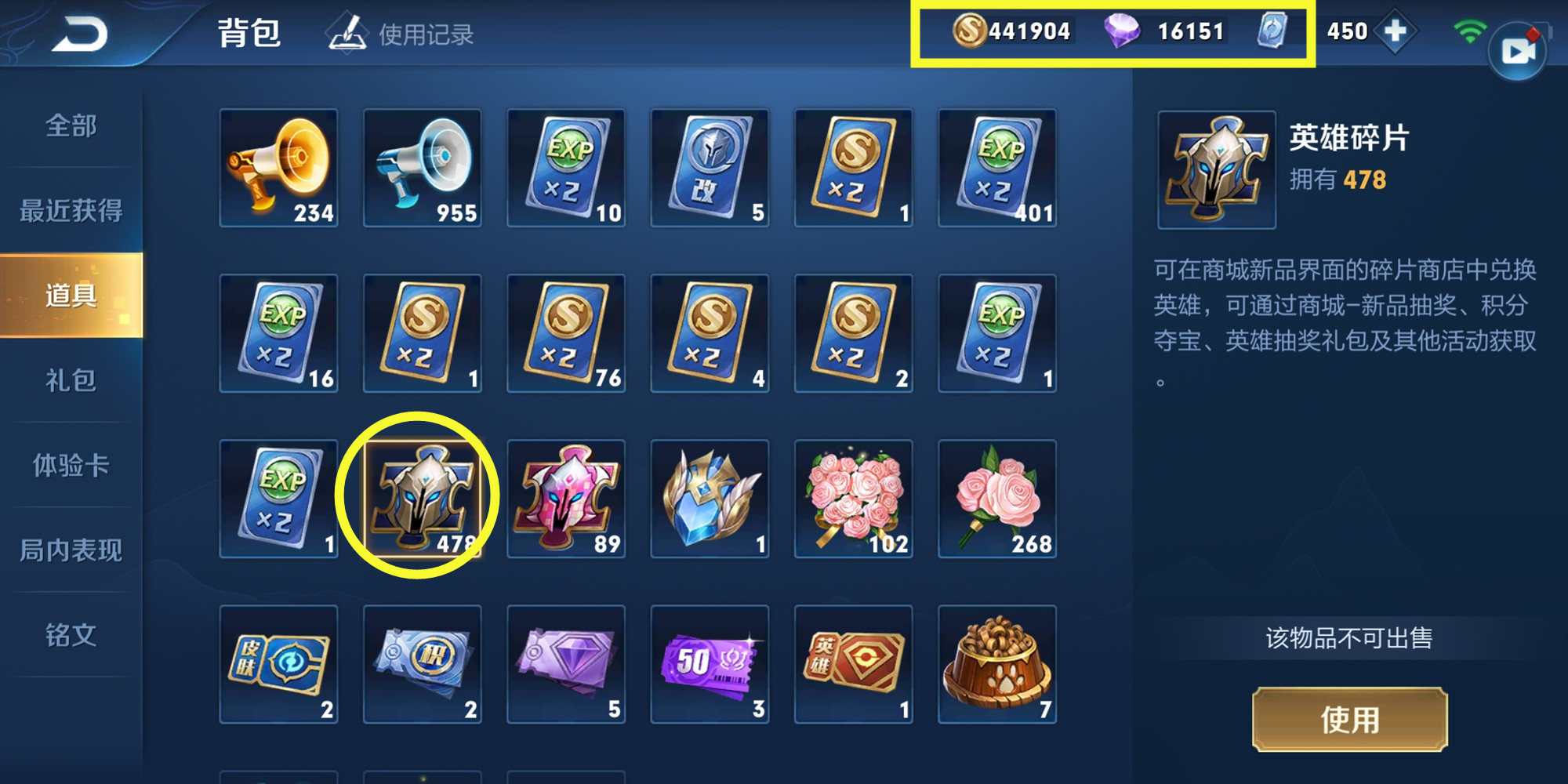Select the hero fragment item with 478 count

pos(423,499)
